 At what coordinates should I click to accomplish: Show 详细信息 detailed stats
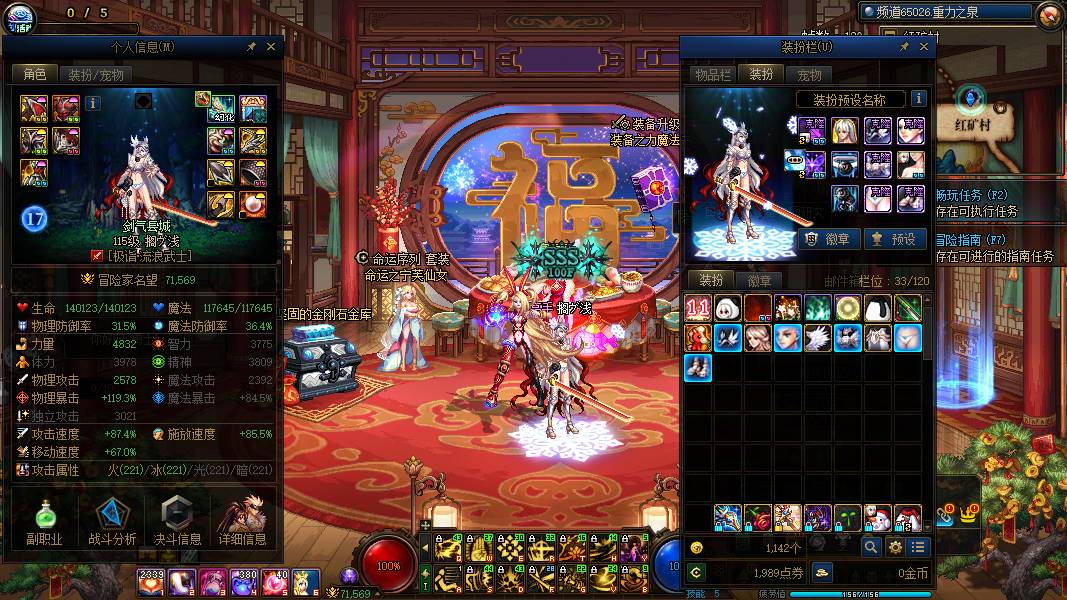(243, 521)
